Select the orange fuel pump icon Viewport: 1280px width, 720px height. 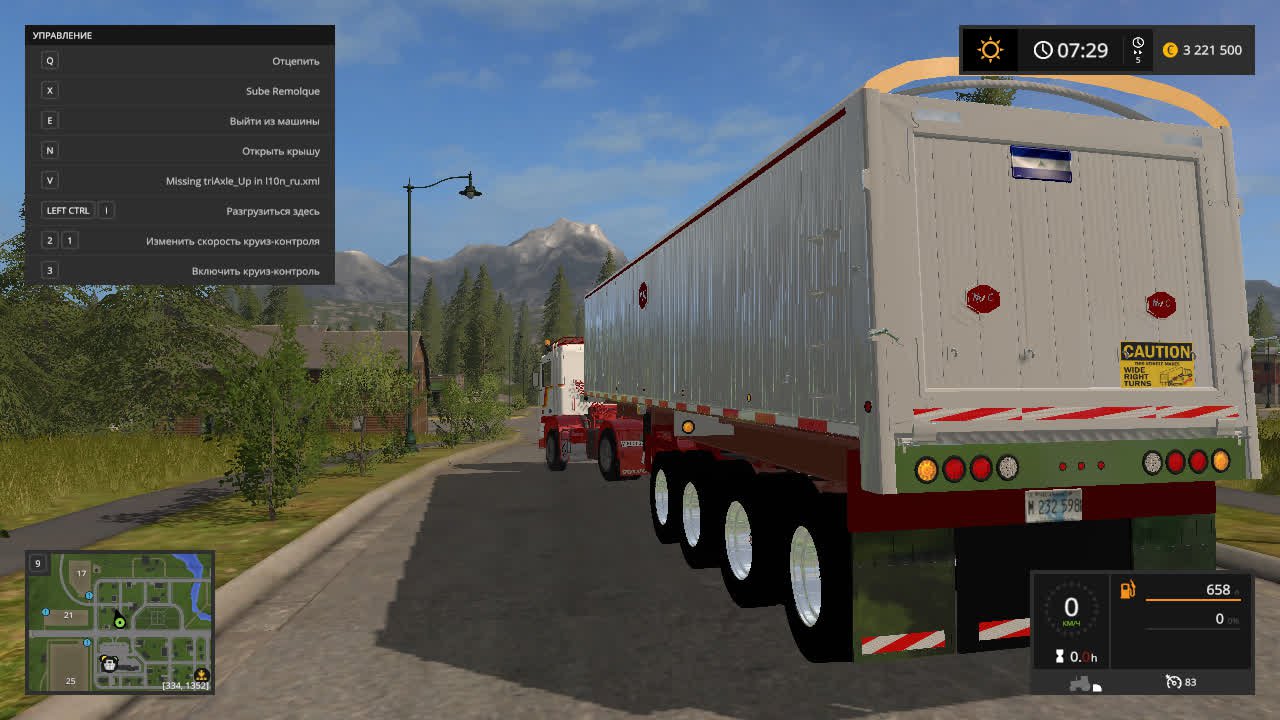[1128, 590]
